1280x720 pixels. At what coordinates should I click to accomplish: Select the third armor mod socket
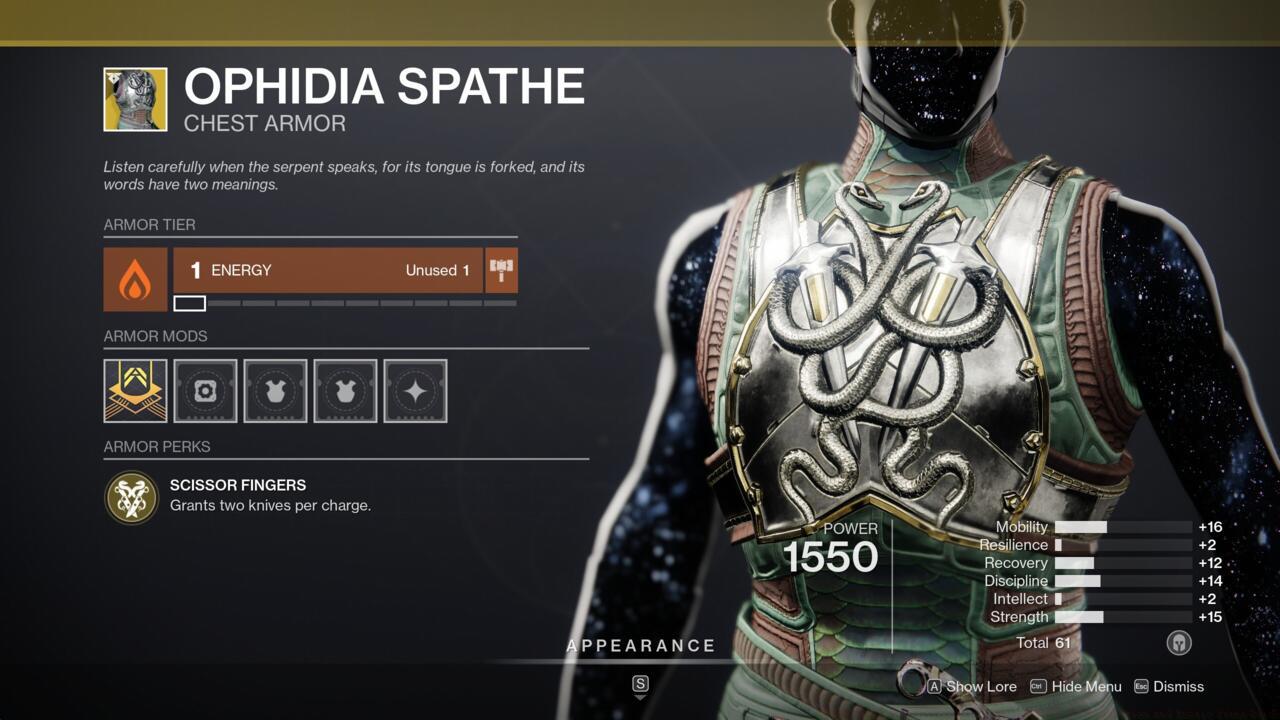coord(275,391)
